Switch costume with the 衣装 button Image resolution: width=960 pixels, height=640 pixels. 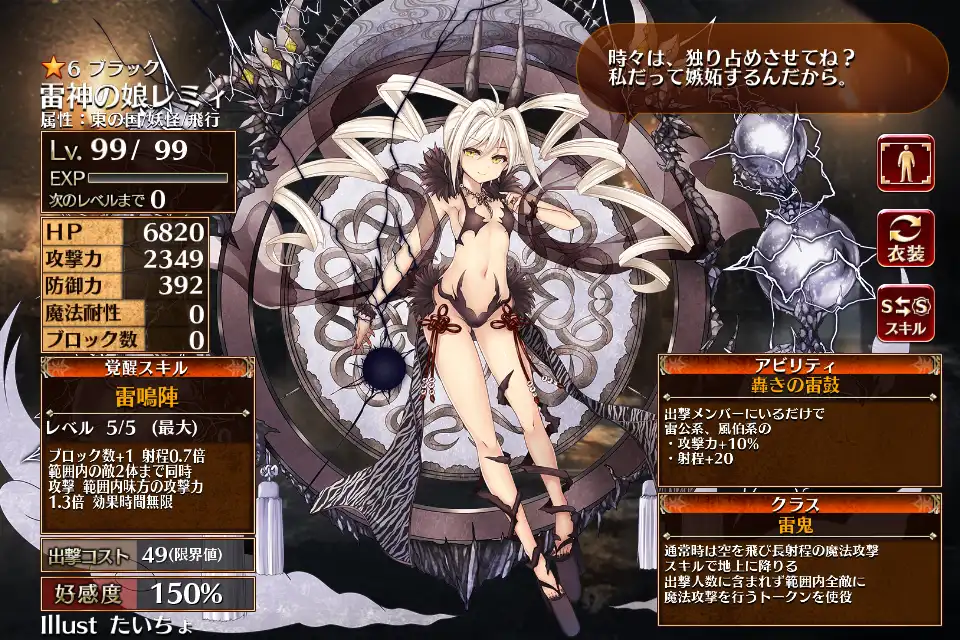point(905,237)
